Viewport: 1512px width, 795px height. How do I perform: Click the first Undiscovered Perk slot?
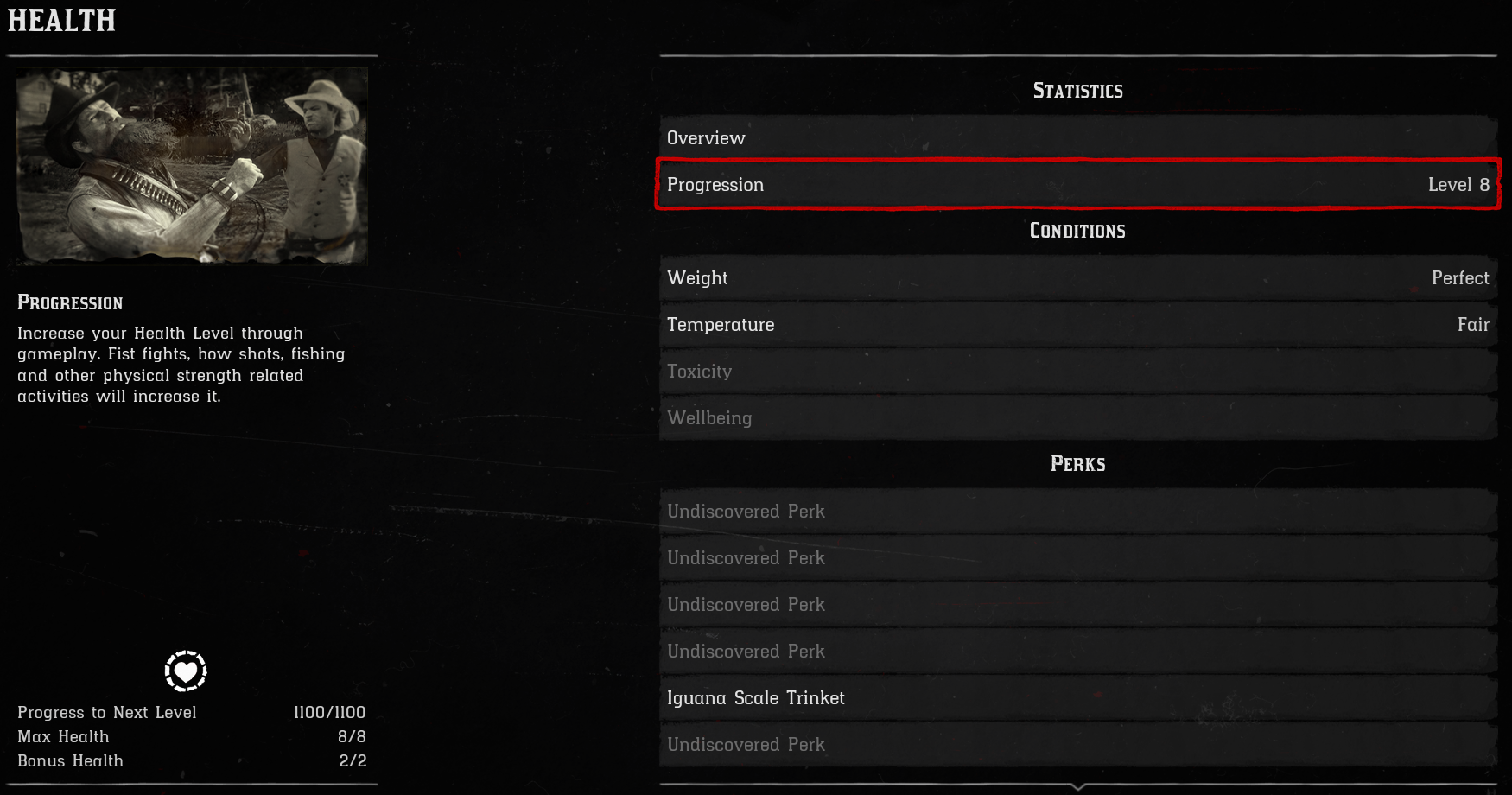click(x=1078, y=511)
